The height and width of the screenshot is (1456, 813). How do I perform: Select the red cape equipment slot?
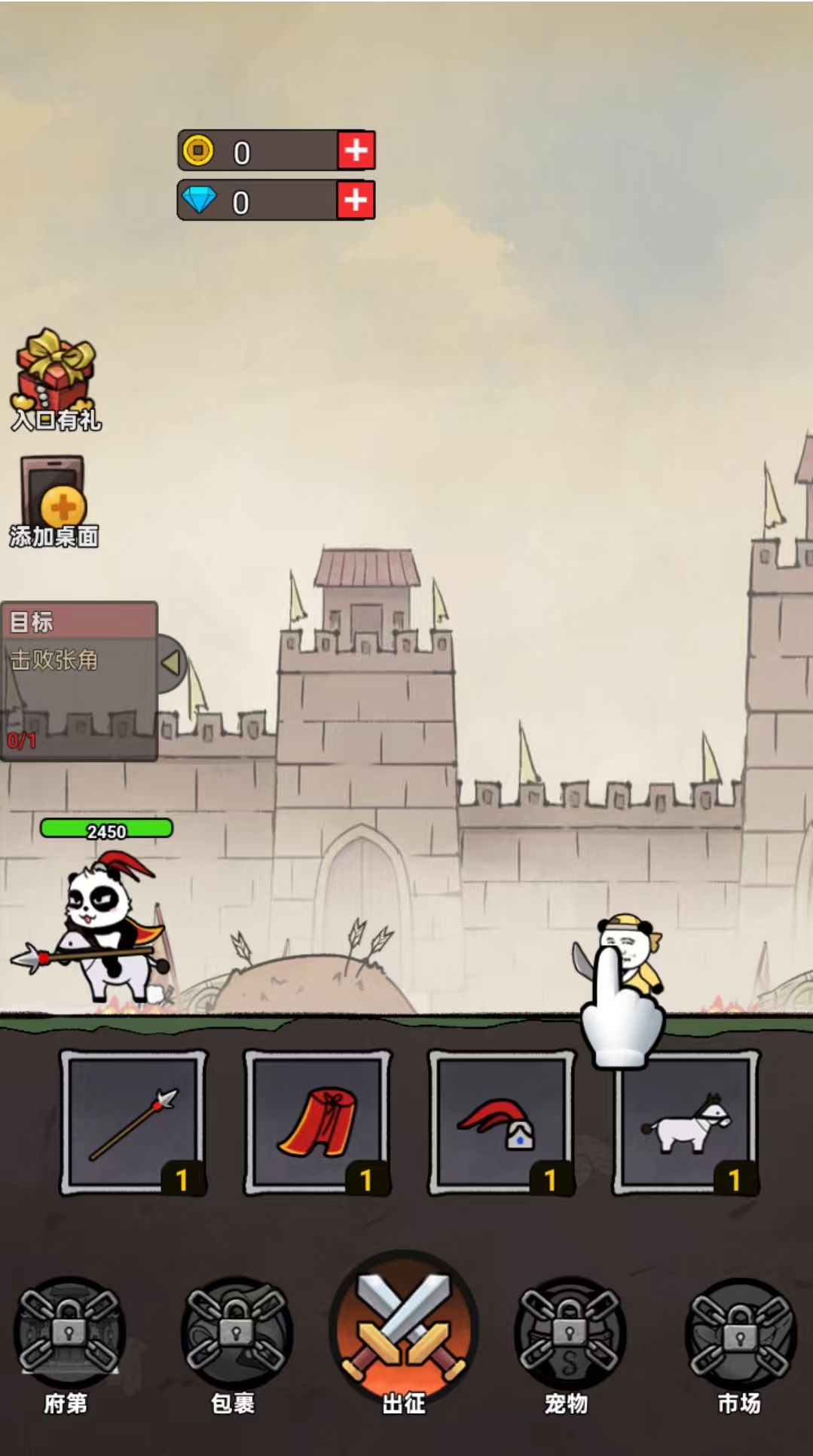point(317,1122)
